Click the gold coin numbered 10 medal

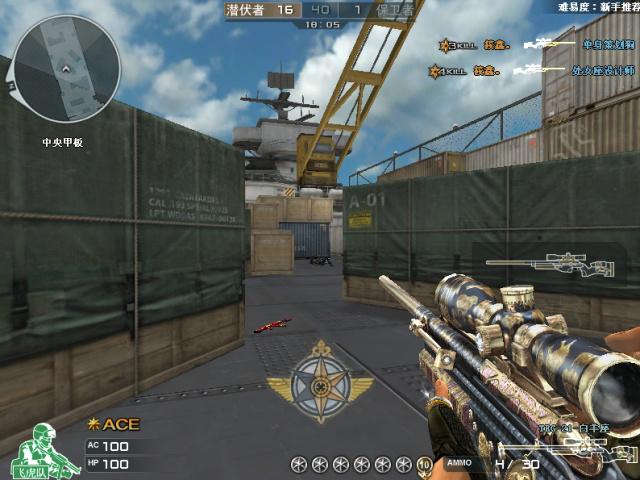(x=424, y=464)
